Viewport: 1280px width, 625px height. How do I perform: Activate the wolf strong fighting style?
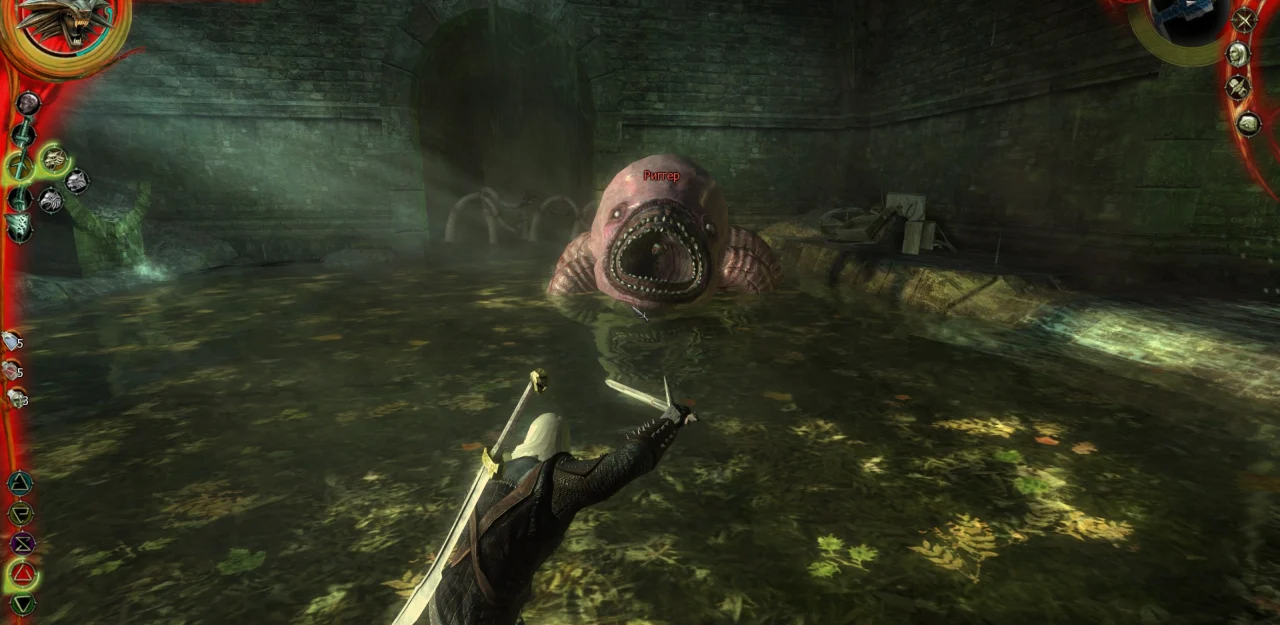54,158
